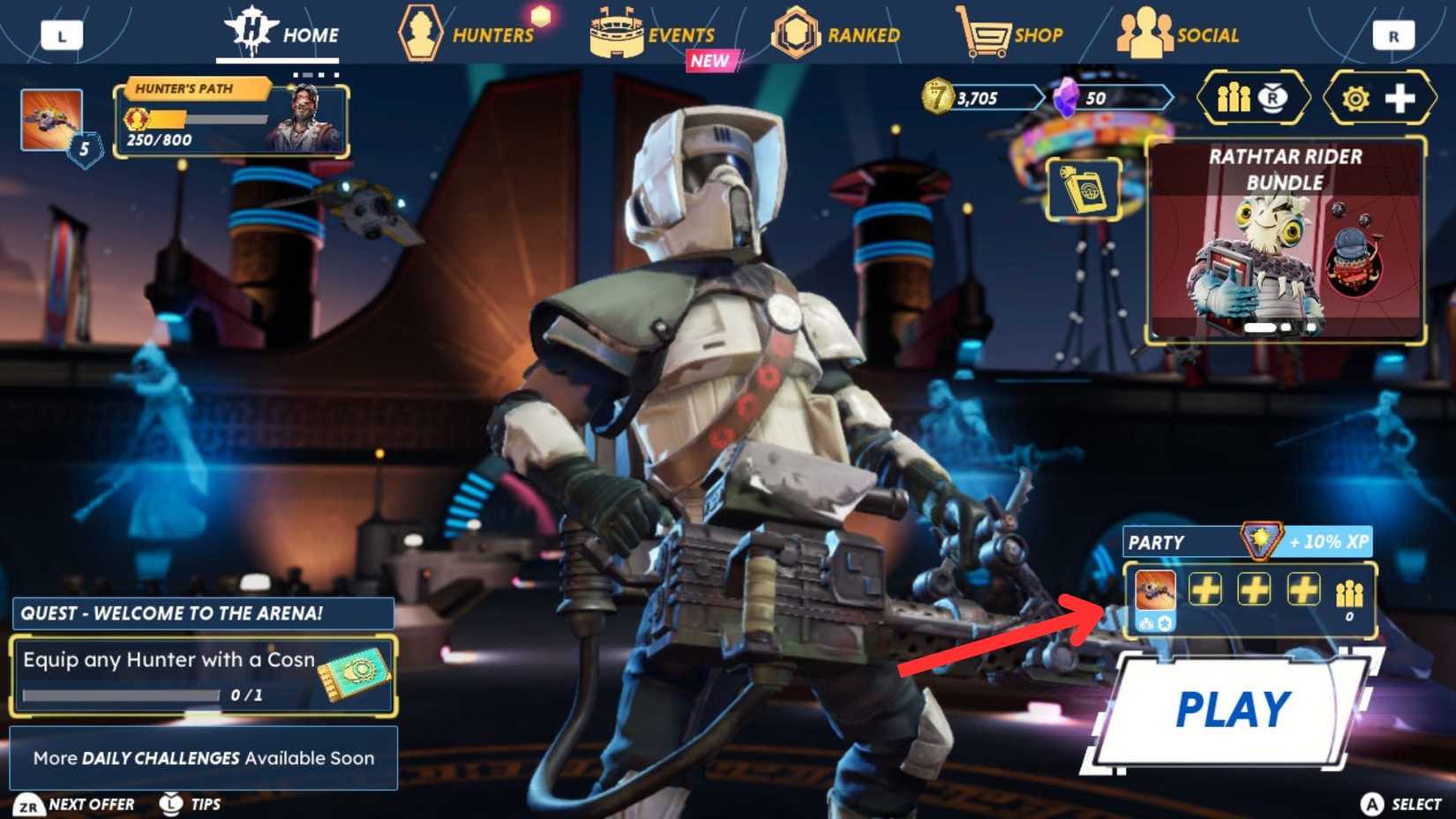This screenshot has width=1456, height=819.
Task: Open the Settings gear icon
Action: tap(1357, 98)
